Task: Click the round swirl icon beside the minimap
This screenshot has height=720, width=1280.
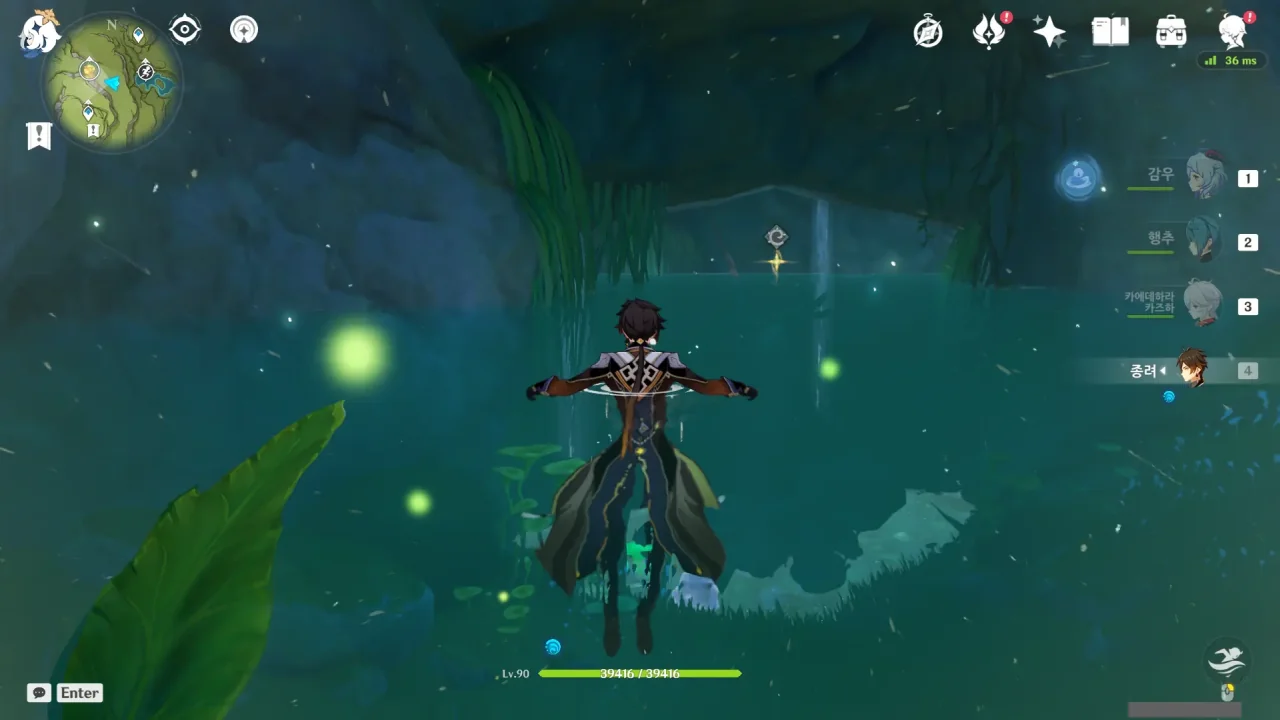Action: (243, 30)
